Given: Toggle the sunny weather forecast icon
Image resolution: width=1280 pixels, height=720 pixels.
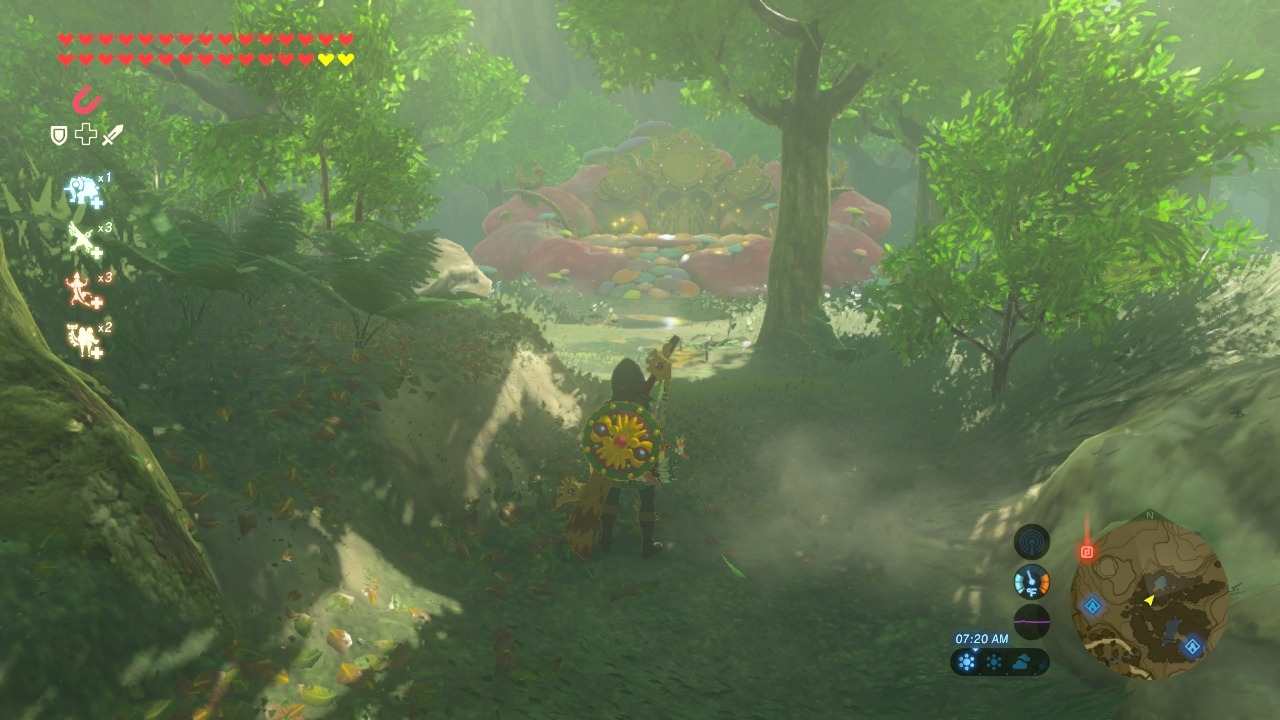Looking at the screenshot, I should (x=965, y=660).
